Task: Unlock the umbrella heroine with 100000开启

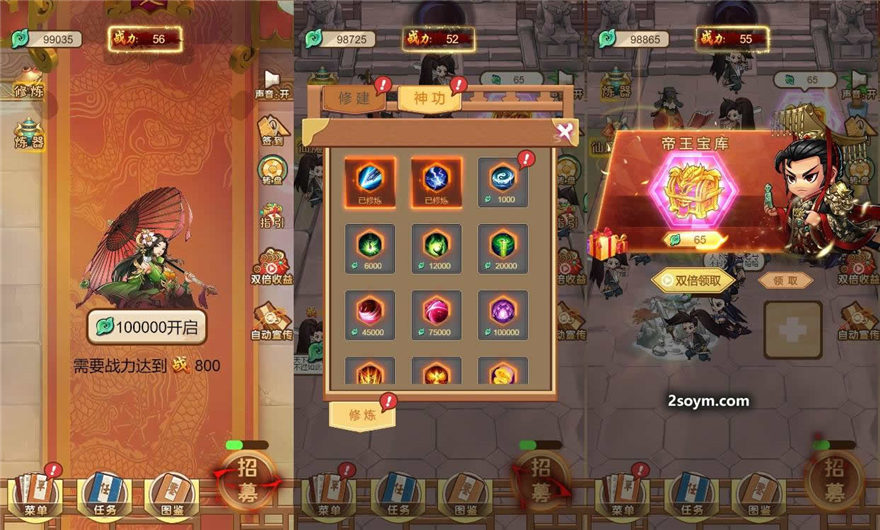Action: pyautogui.click(x=146, y=327)
